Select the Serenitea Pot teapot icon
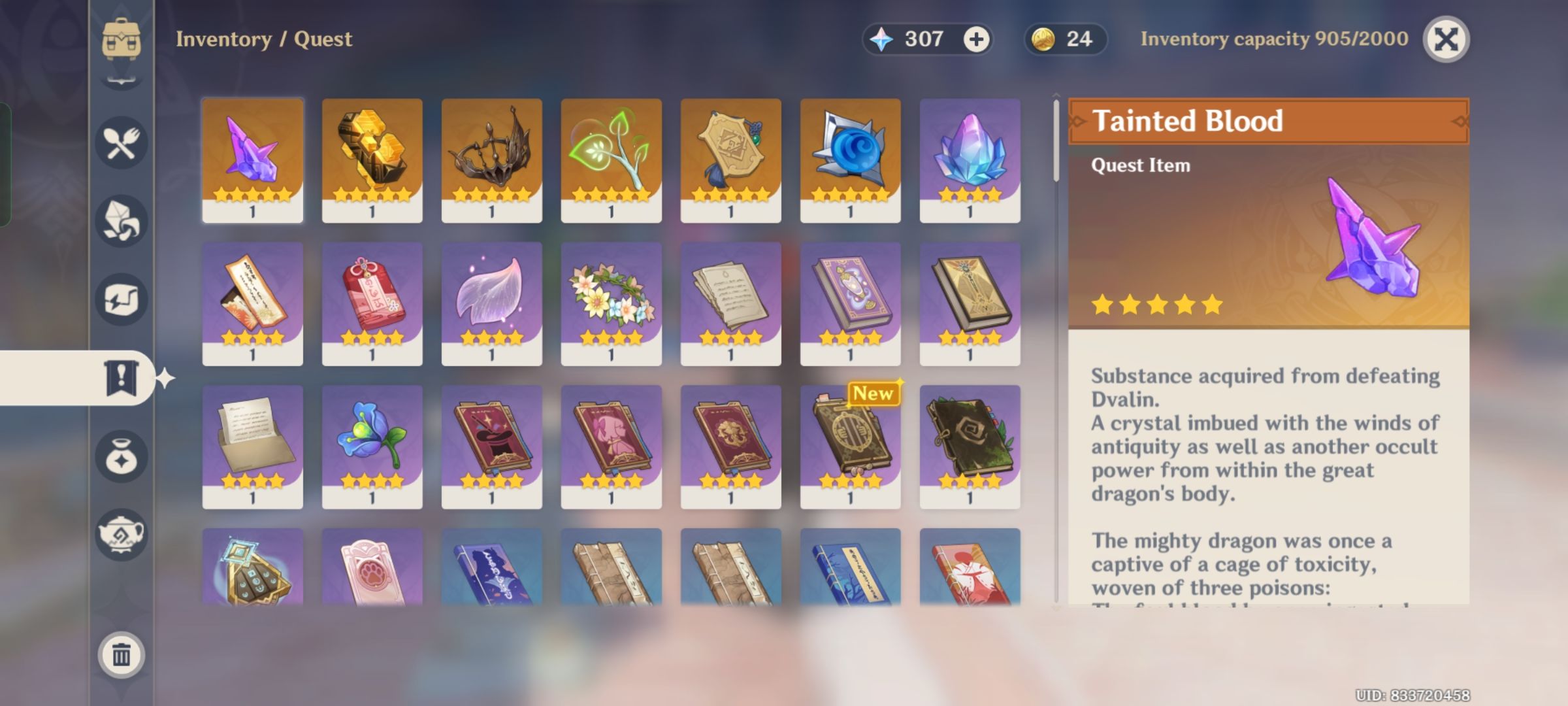This screenshot has height=706, width=1568. (x=120, y=536)
